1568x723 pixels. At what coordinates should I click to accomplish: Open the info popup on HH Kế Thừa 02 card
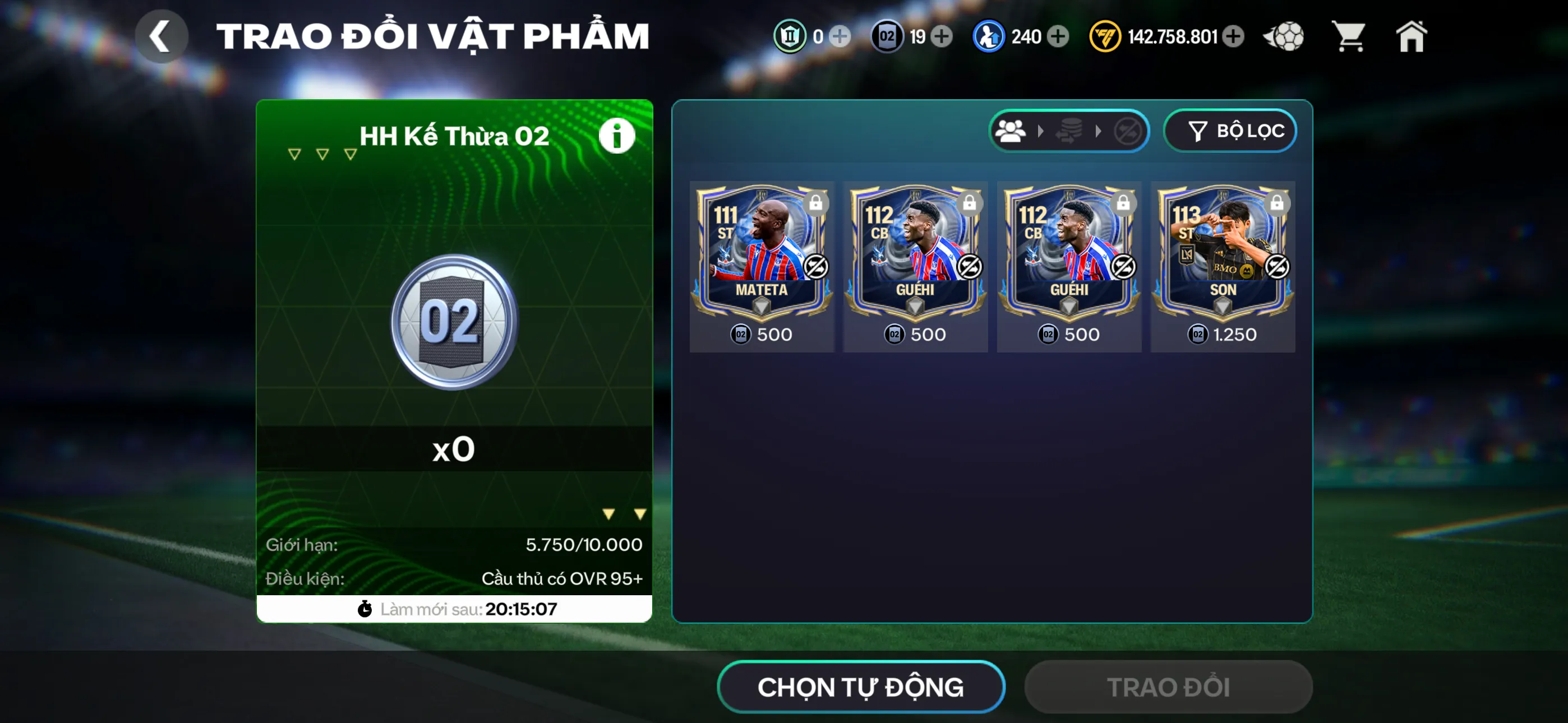(617, 135)
